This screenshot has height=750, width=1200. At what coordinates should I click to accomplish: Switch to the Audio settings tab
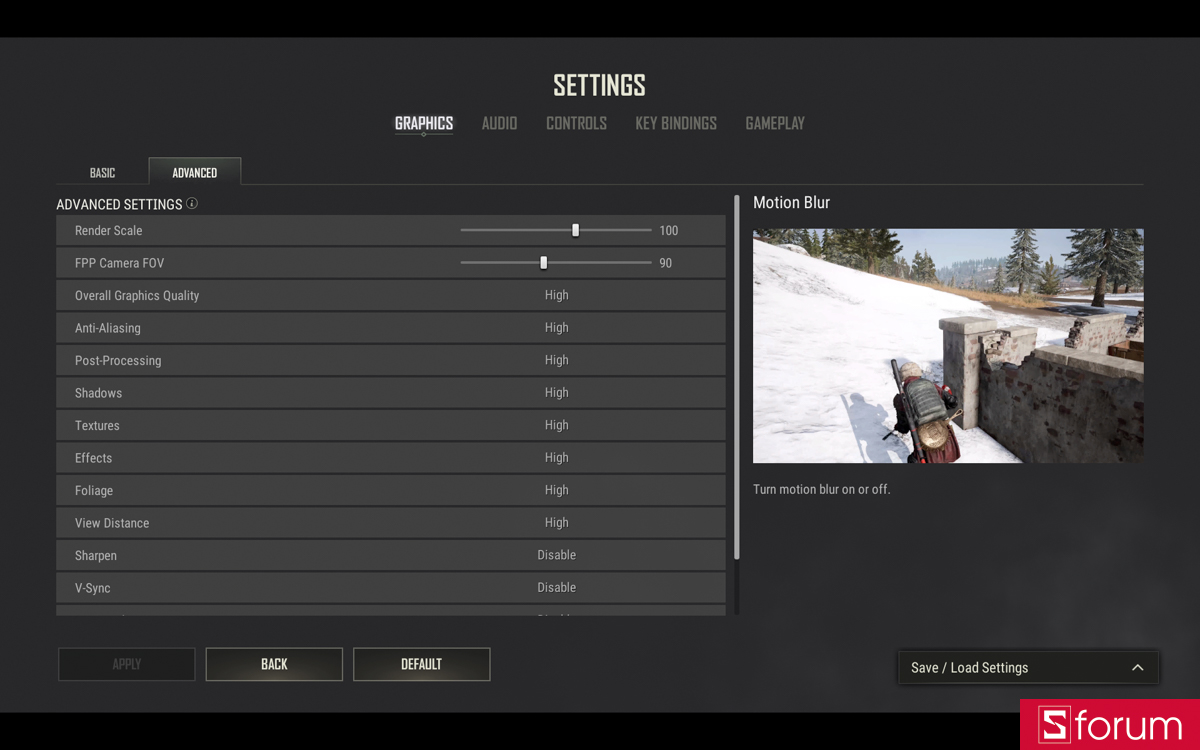(x=499, y=123)
